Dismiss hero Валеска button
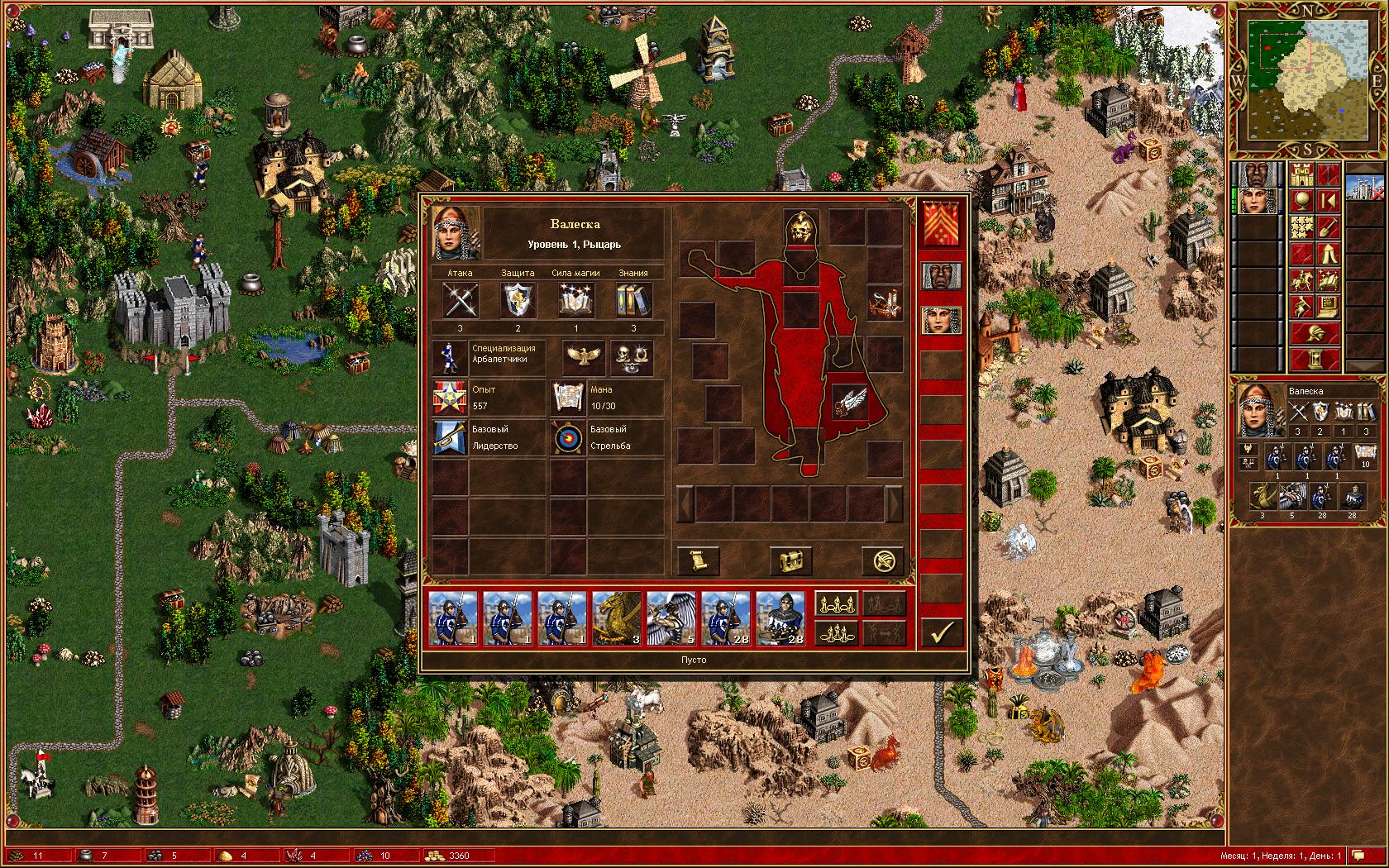Image resolution: width=1389 pixels, height=868 pixels. [x=882, y=561]
